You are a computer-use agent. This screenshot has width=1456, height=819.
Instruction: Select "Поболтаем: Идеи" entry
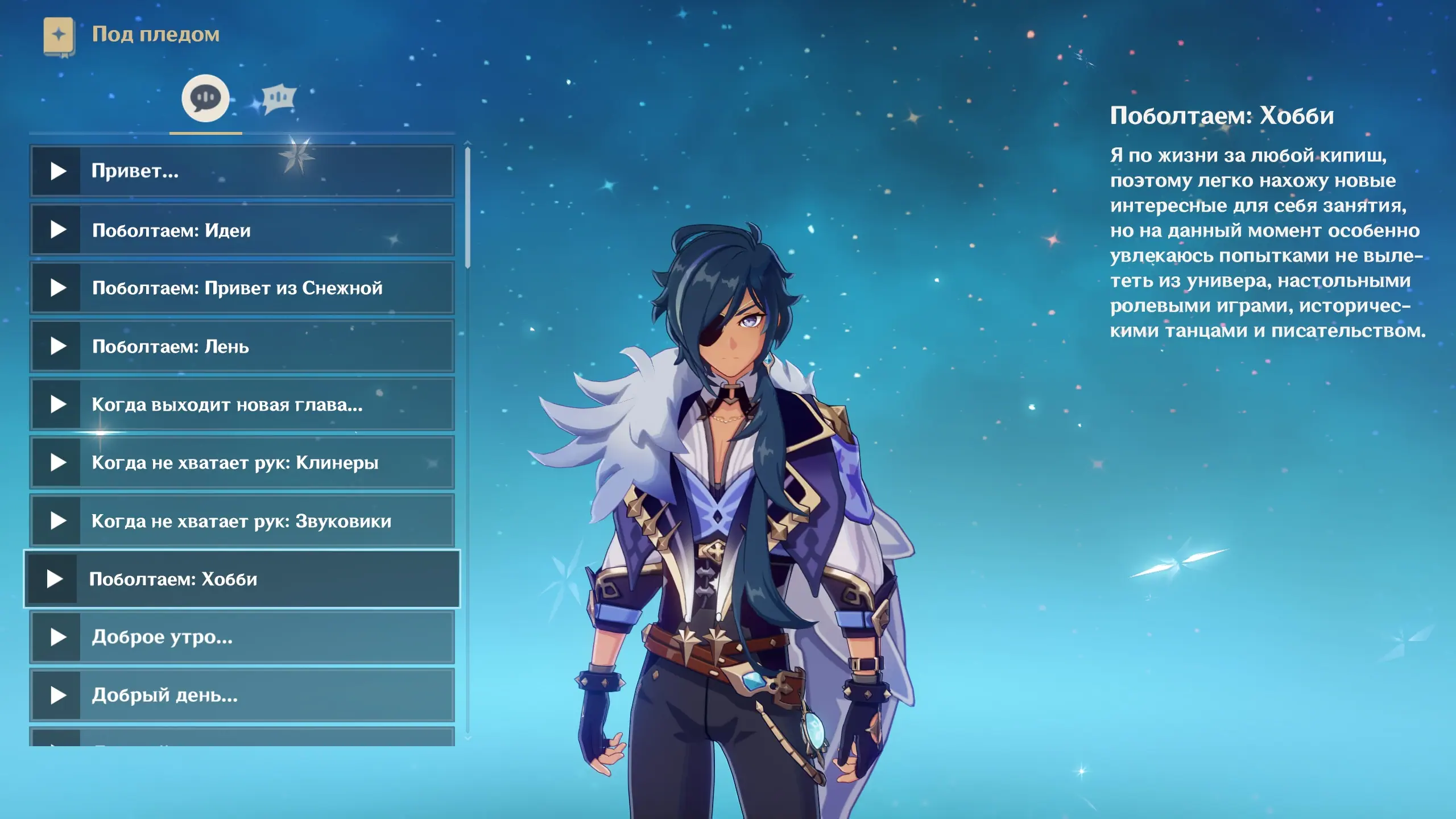242,230
